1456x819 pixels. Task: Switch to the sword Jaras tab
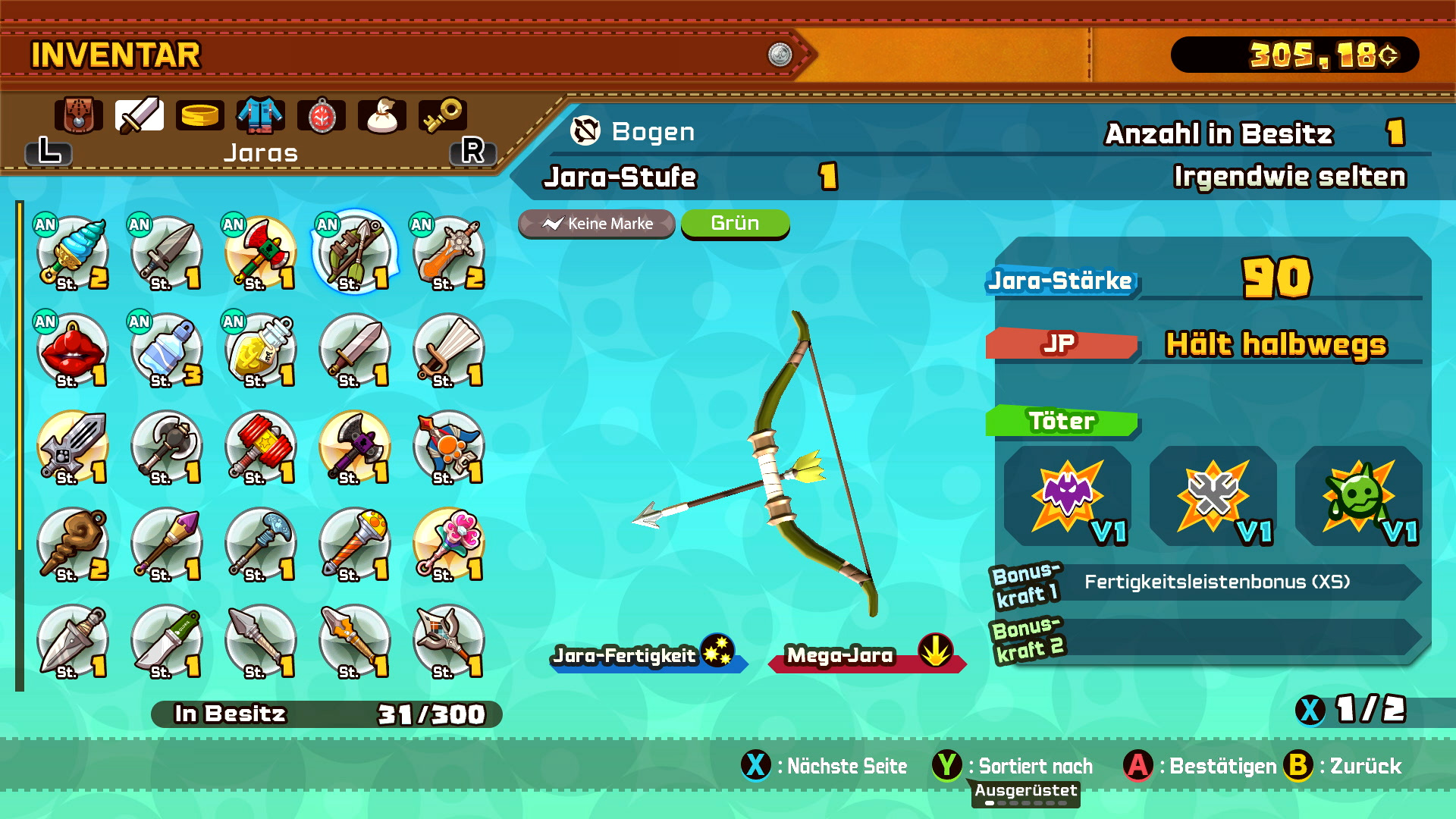(139, 116)
